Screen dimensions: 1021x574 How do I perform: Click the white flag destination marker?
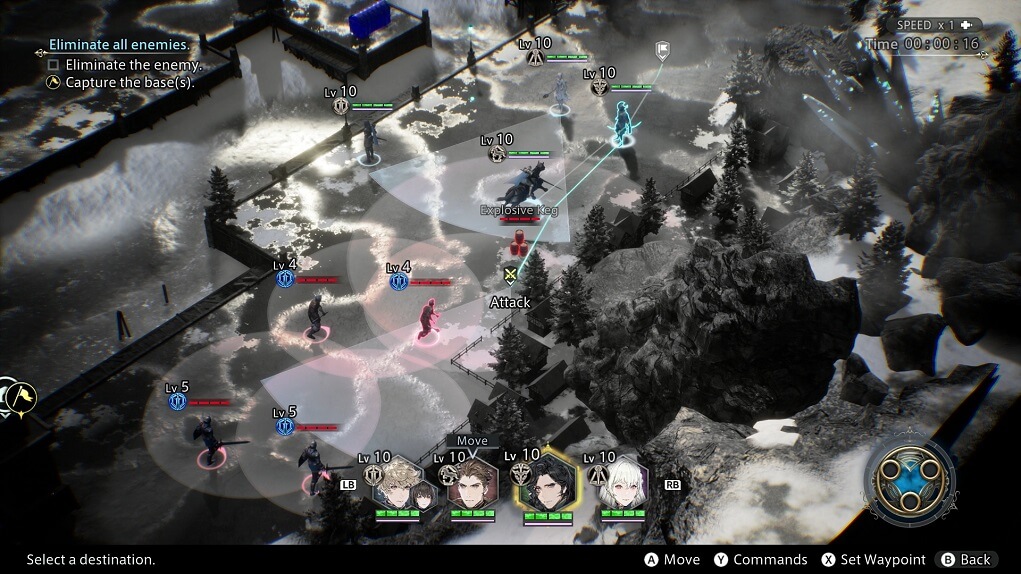click(x=661, y=50)
